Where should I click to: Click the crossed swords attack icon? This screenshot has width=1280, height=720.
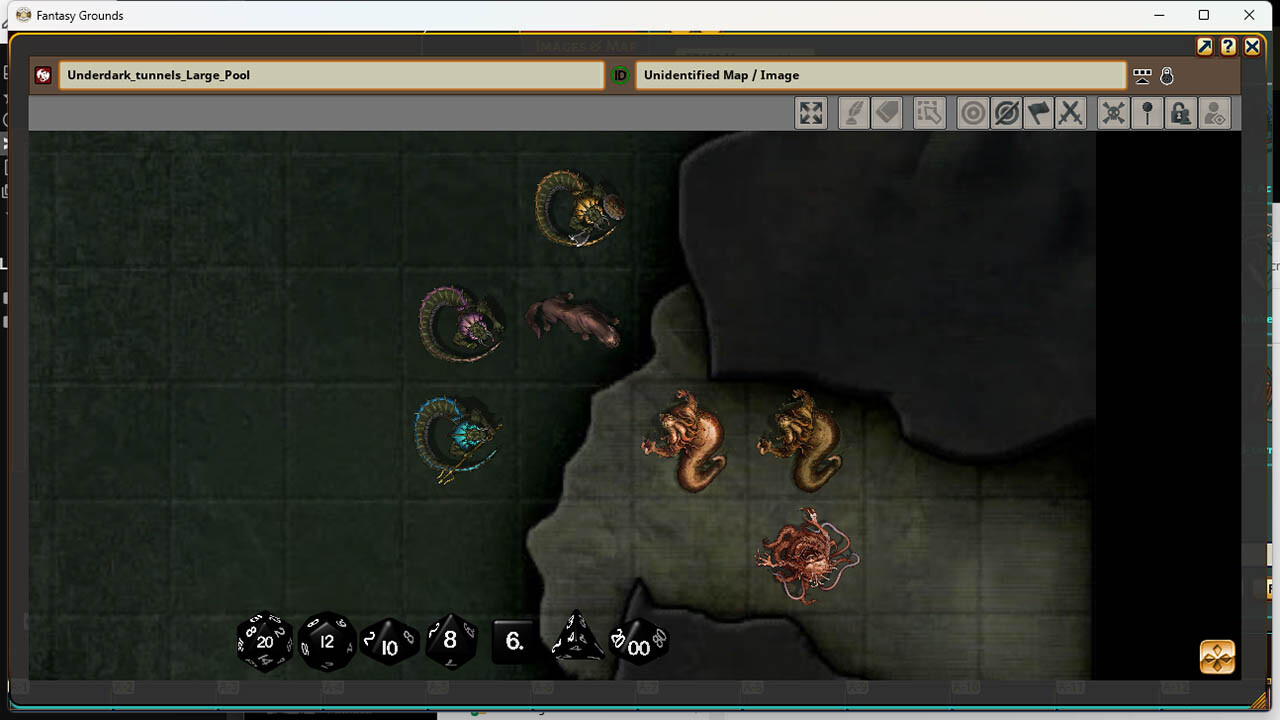(1071, 113)
